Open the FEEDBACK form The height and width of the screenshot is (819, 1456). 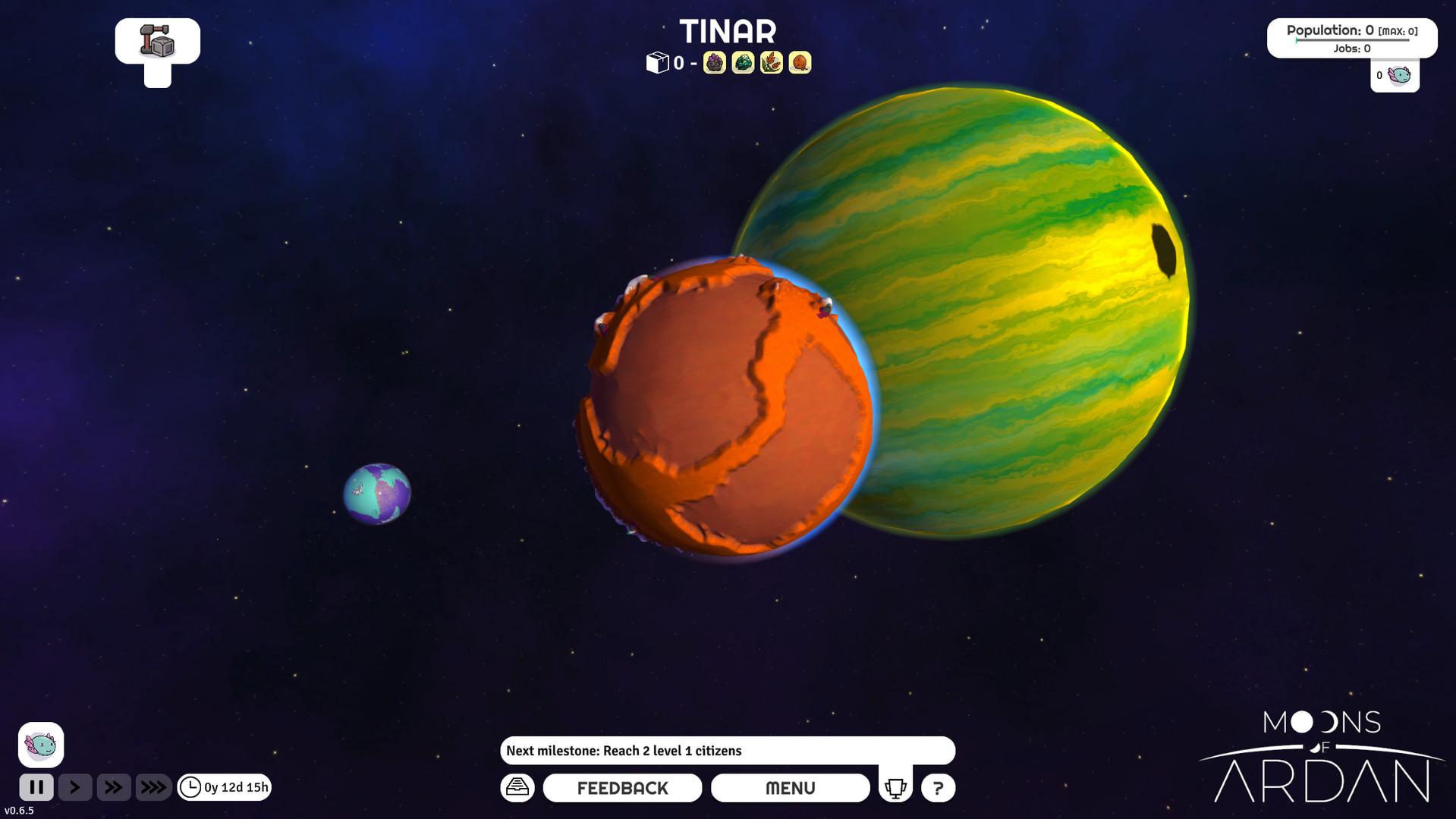click(x=622, y=788)
